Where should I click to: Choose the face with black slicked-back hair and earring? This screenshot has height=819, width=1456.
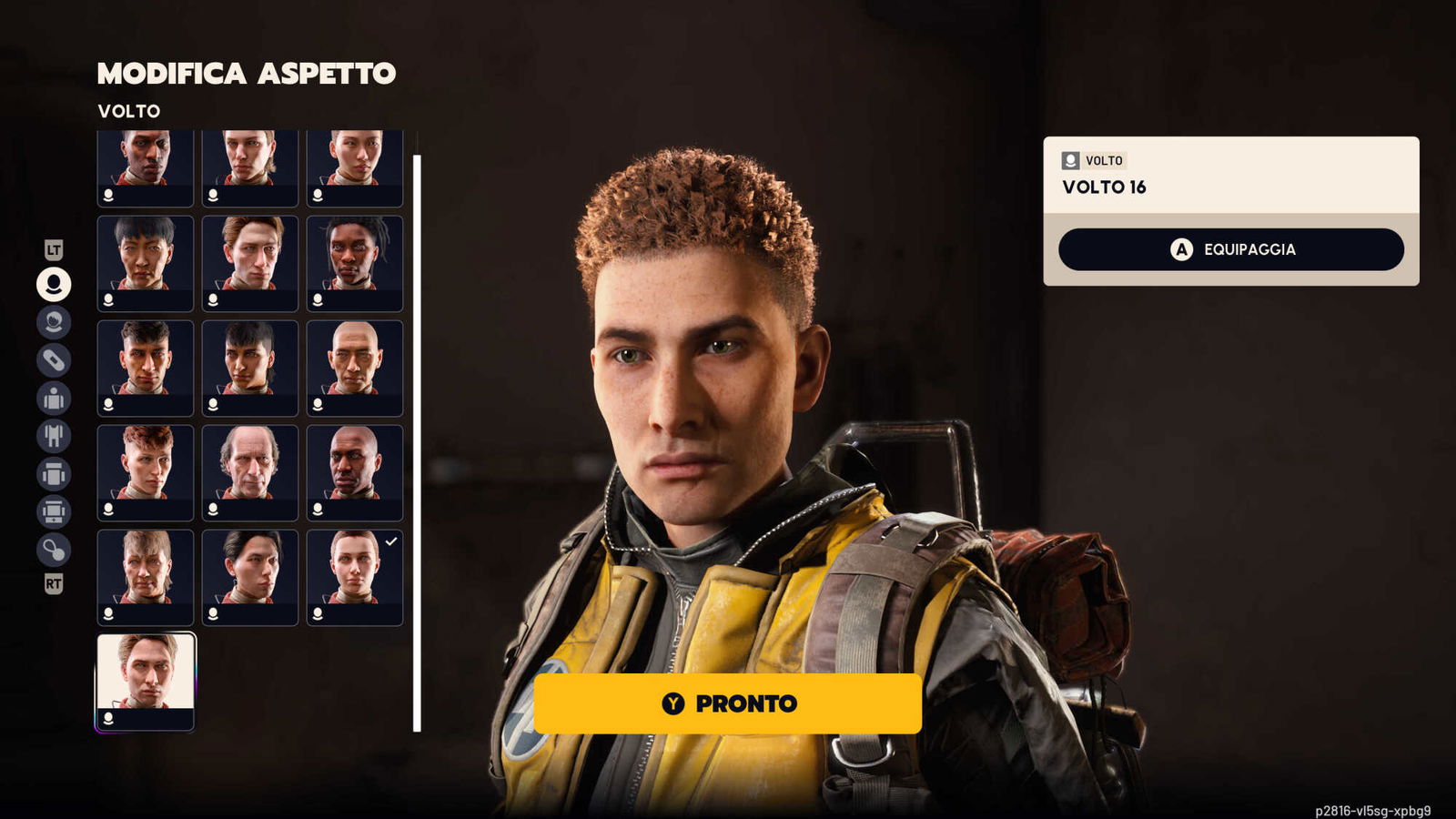[x=250, y=577]
